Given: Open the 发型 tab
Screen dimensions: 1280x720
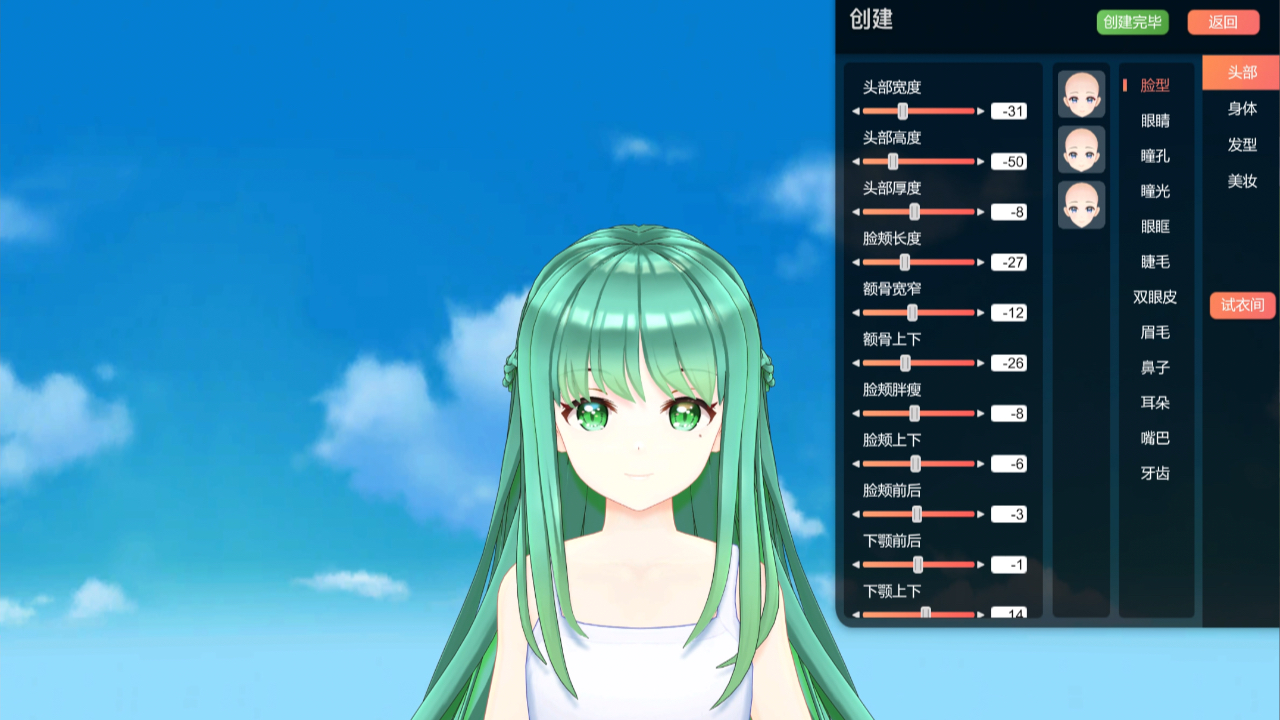Looking at the screenshot, I should (x=1241, y=145).
